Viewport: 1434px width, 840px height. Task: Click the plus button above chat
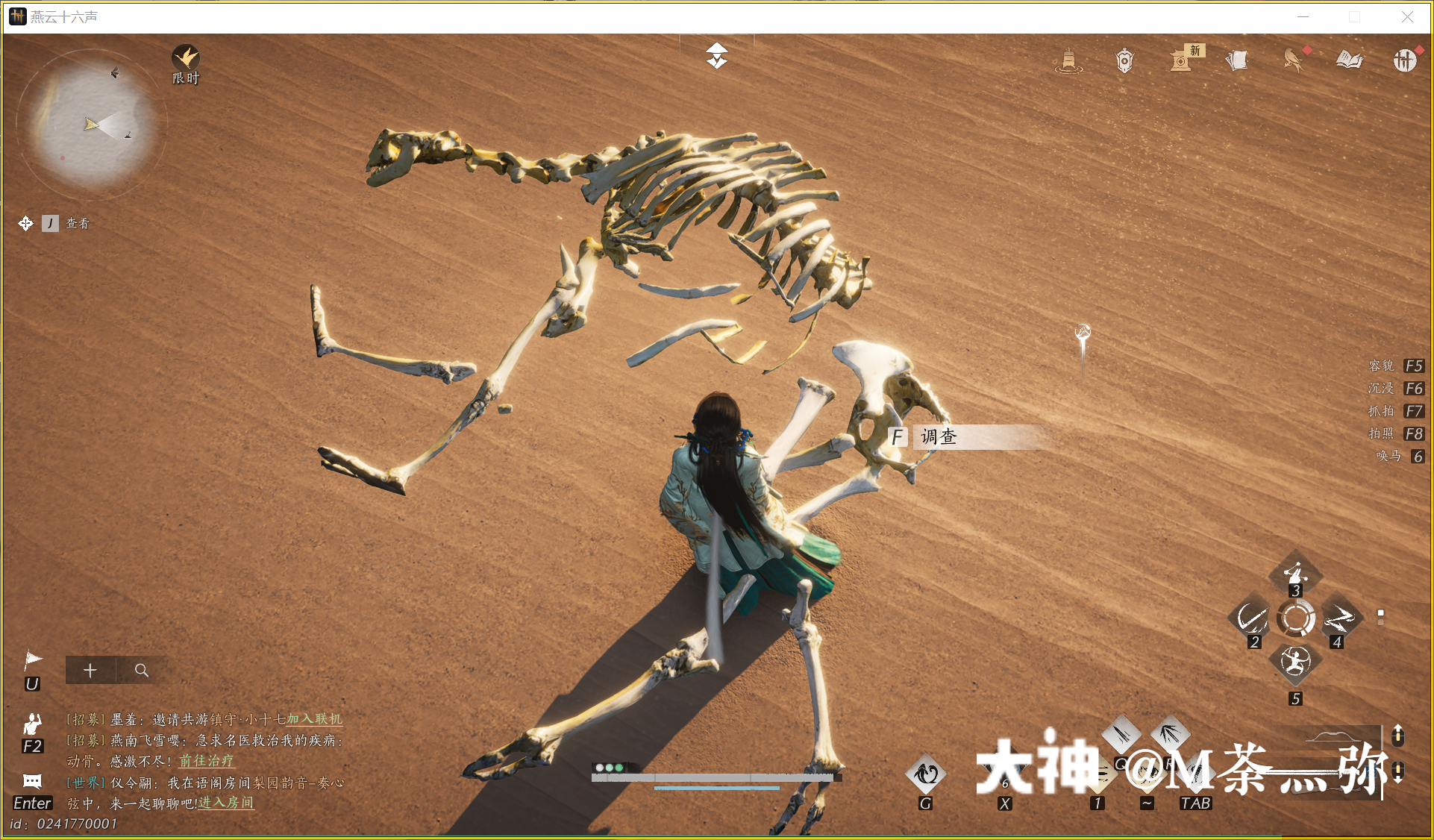pos(90,671)
